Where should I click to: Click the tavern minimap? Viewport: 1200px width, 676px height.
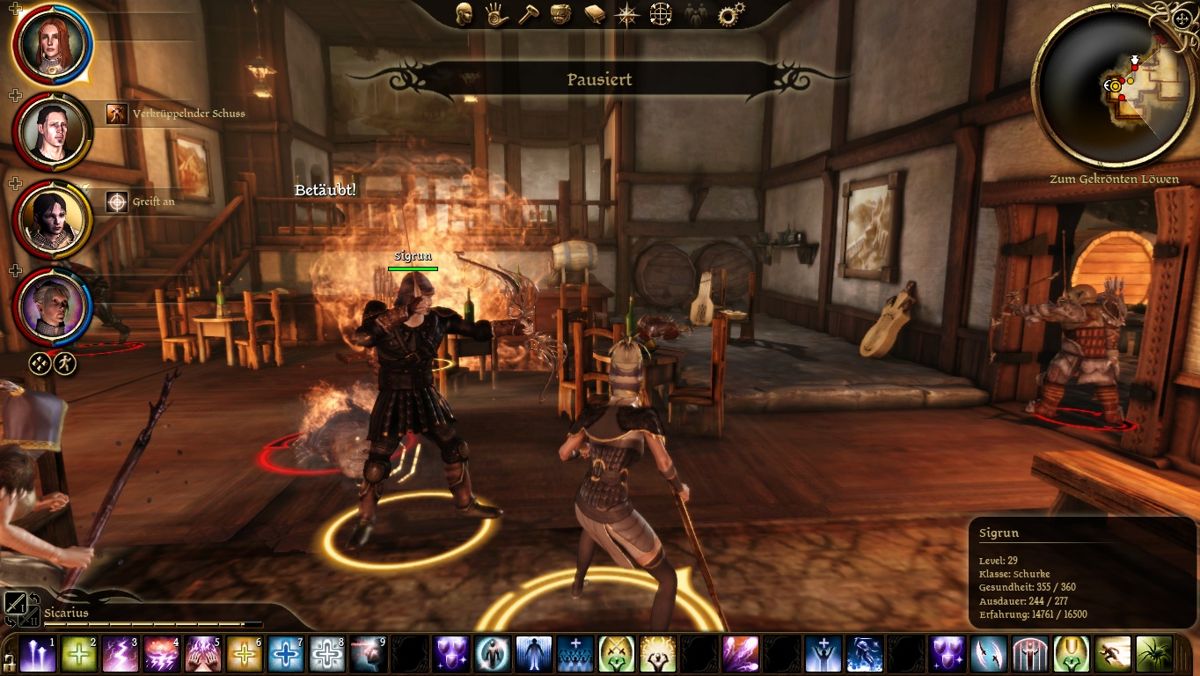point(1113,87)
